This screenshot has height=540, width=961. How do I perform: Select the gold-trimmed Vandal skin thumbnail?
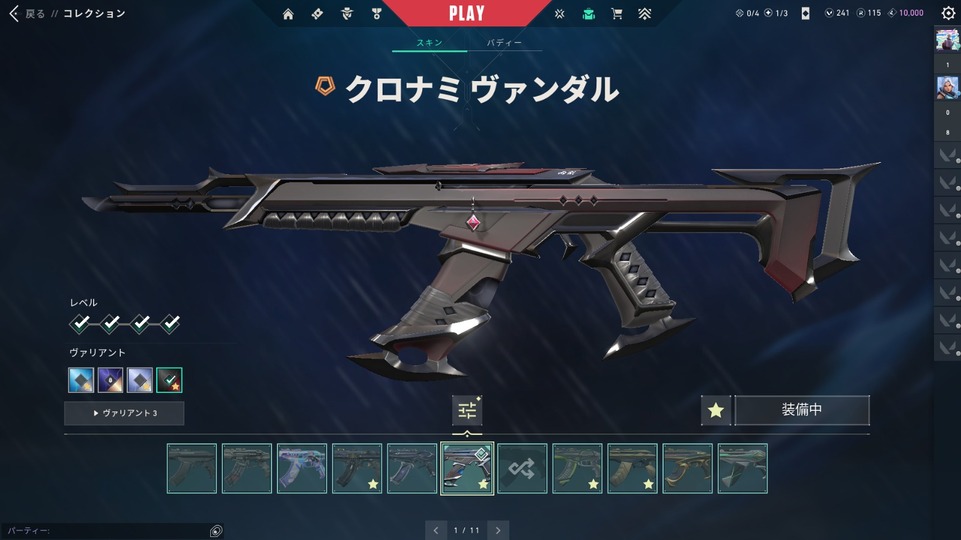pos(687,468)
